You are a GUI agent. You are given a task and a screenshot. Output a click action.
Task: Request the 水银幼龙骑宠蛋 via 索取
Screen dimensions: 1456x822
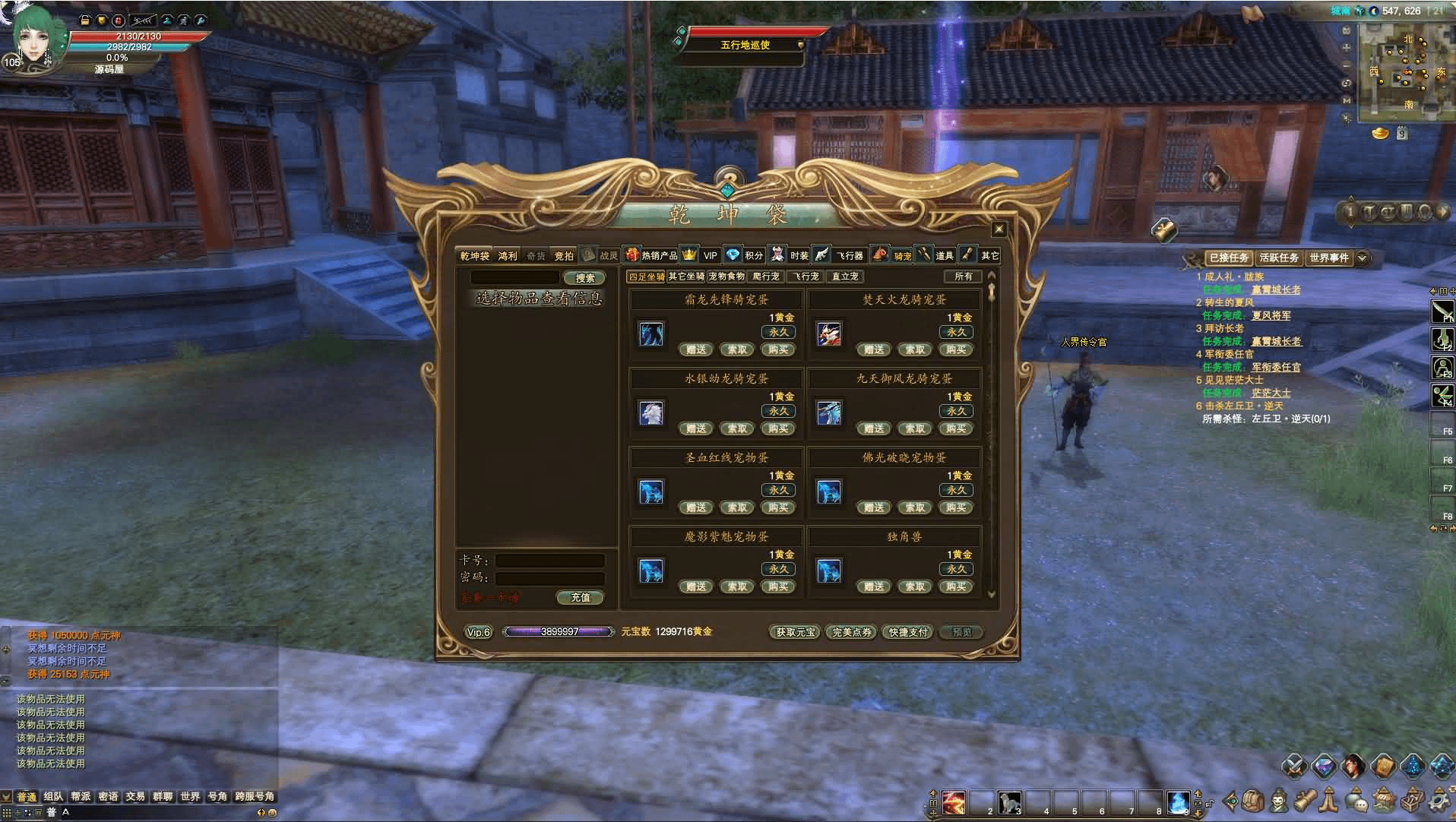coord(737,429)
